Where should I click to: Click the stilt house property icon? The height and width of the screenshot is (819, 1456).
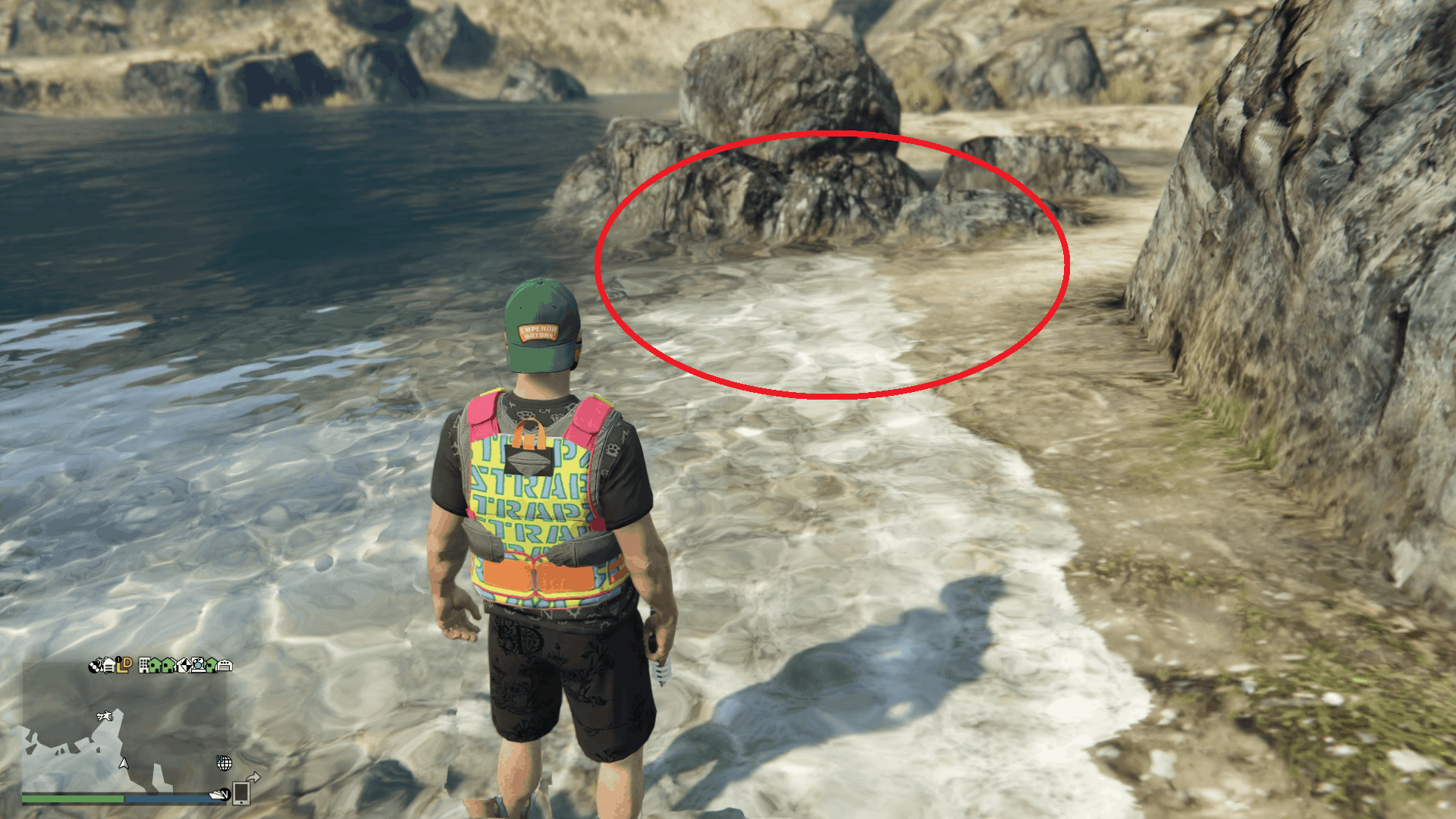click(x=109, y=665)
